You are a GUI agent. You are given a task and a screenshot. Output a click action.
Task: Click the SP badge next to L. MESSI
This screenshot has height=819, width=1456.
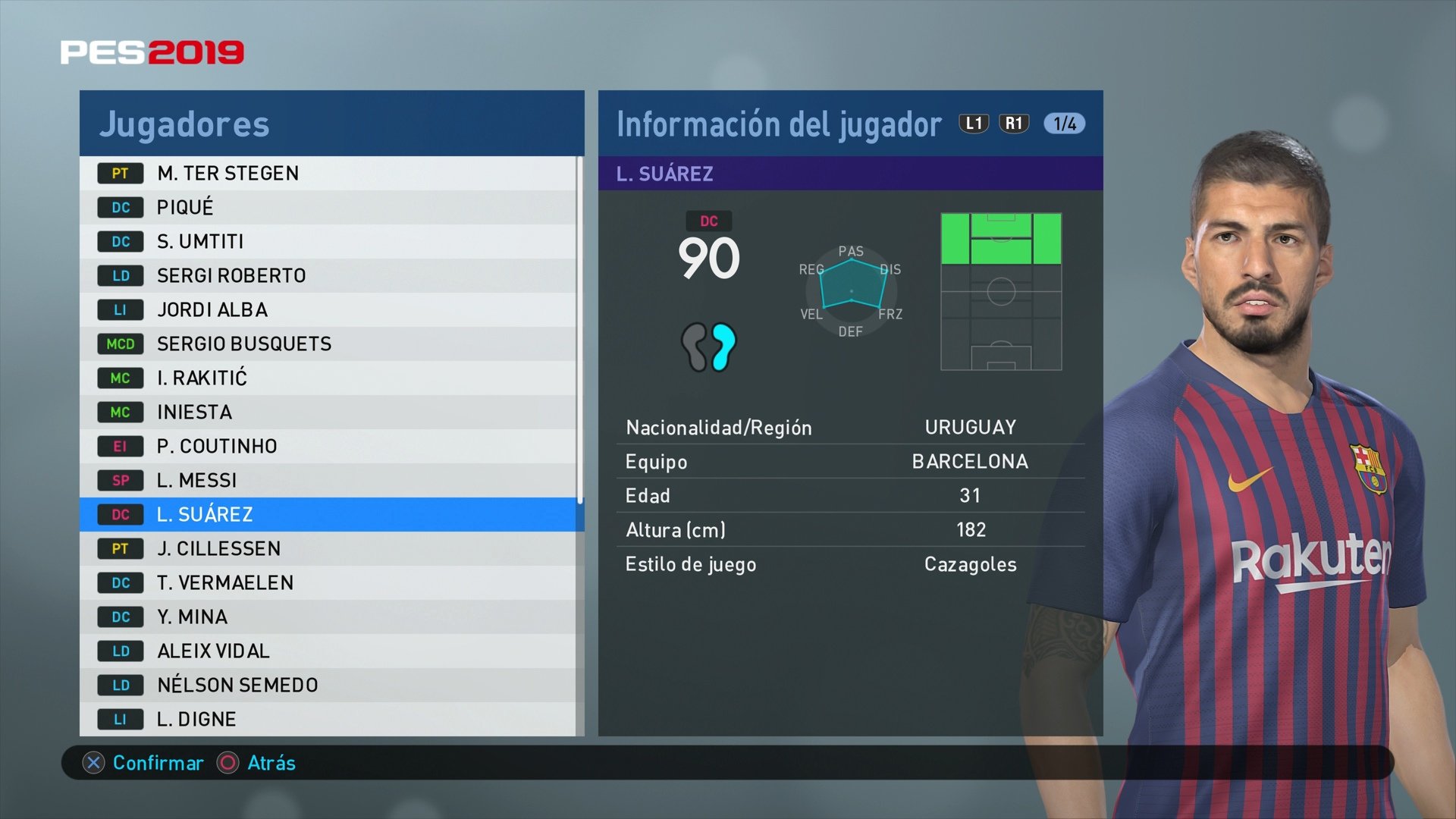[x=121, y=480]
